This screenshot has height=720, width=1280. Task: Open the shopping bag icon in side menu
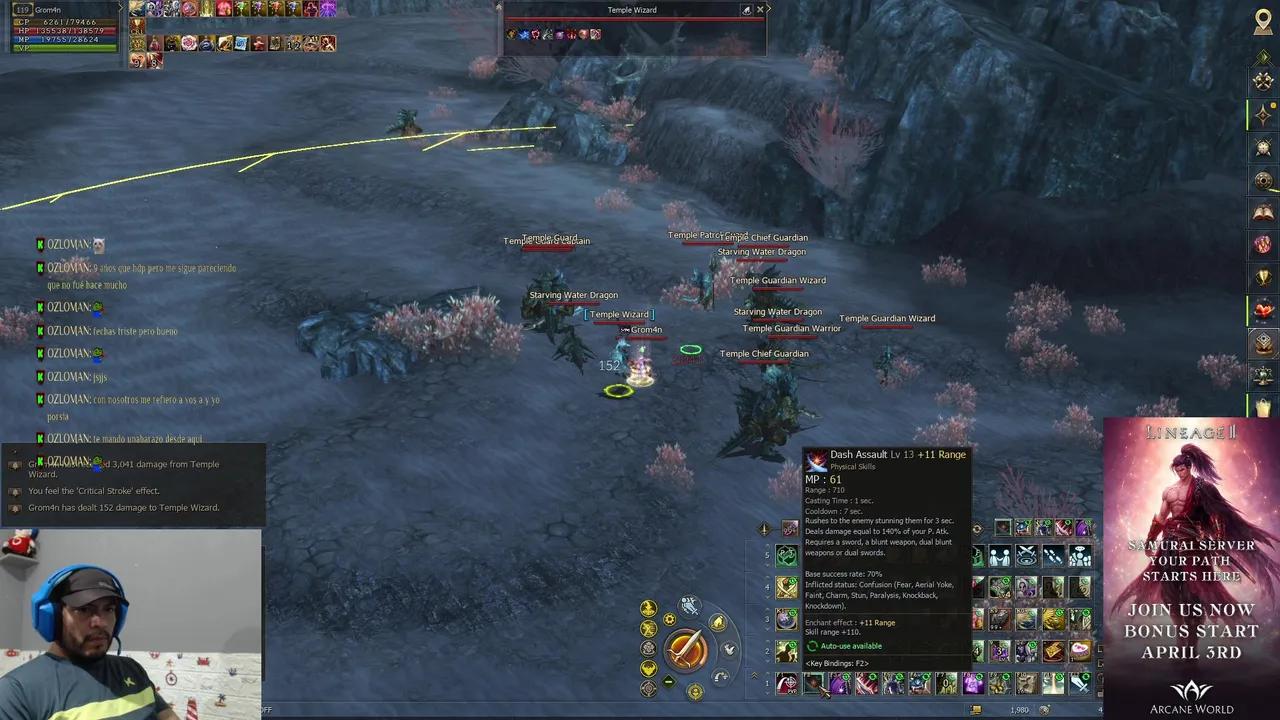click(x=1263, y=408)
